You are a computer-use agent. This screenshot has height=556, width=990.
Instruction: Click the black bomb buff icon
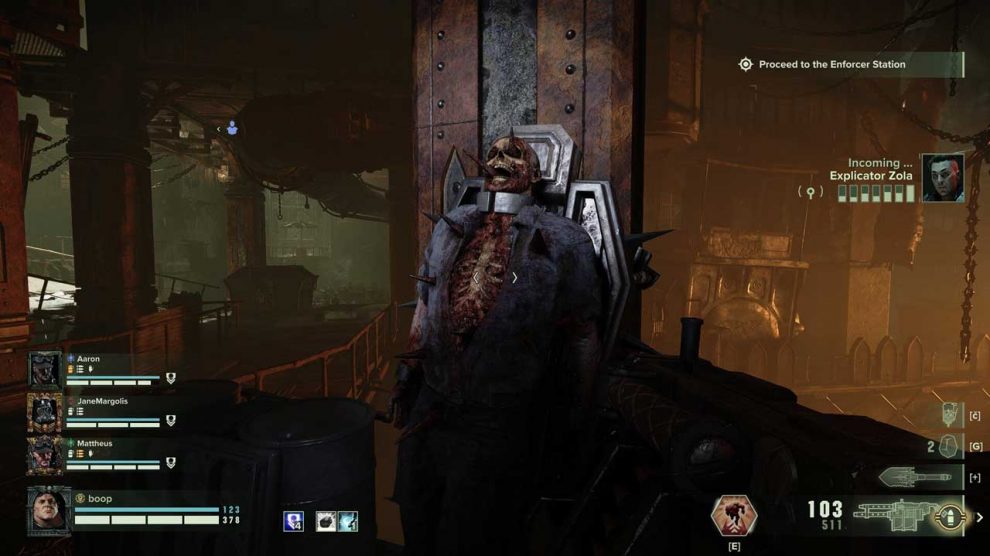pyautogui.click(x=325, y=520)
